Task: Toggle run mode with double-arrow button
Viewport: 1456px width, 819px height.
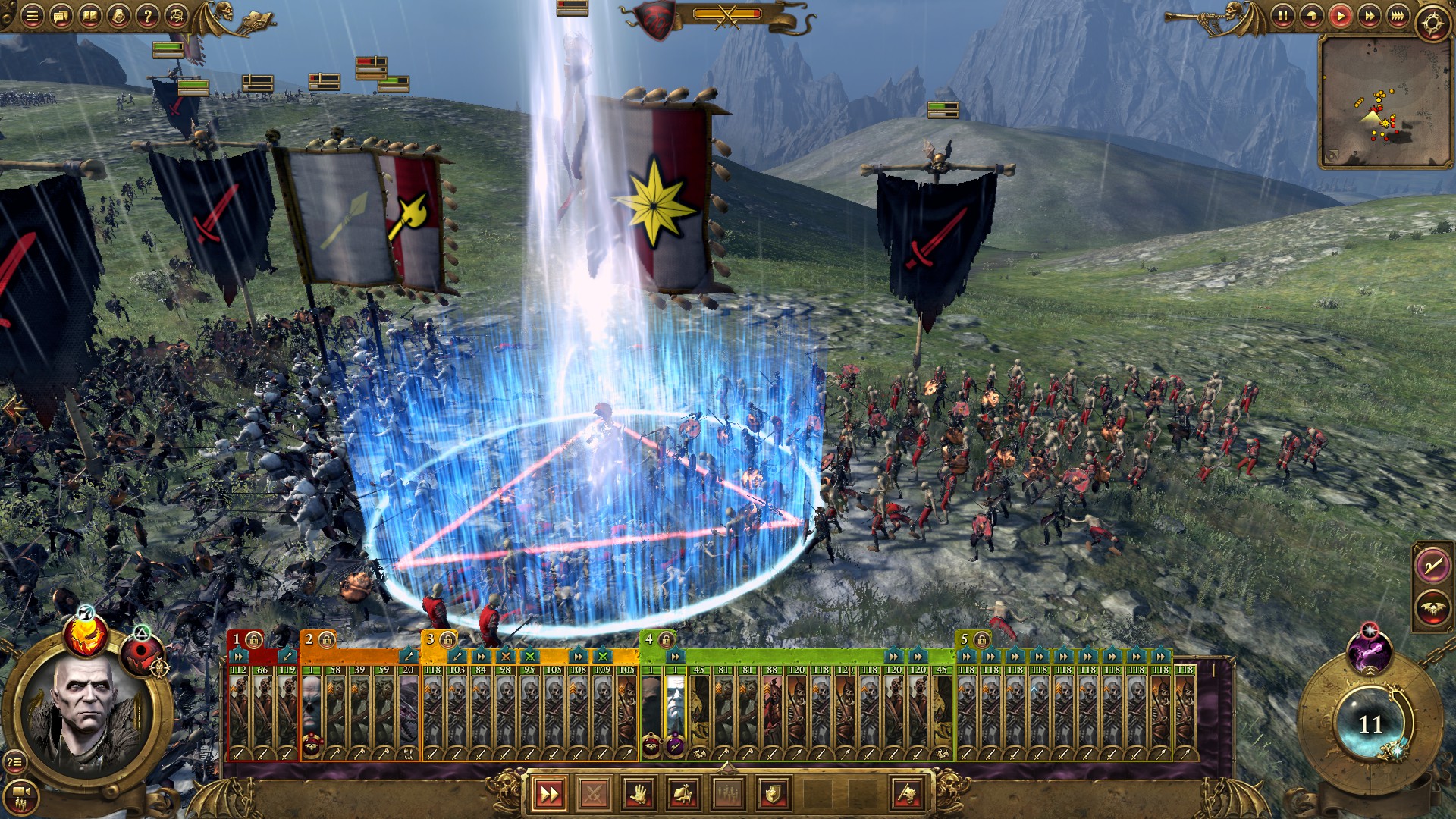Action: [548, 794]
